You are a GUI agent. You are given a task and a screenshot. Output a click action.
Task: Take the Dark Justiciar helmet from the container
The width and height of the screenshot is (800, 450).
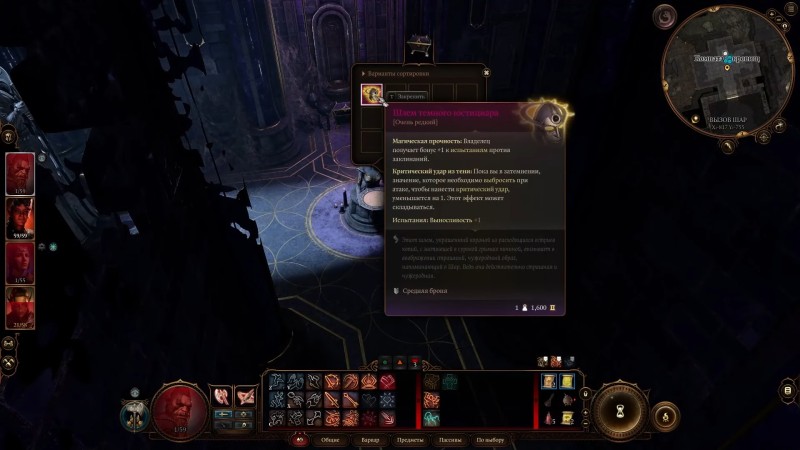[372, 94]
